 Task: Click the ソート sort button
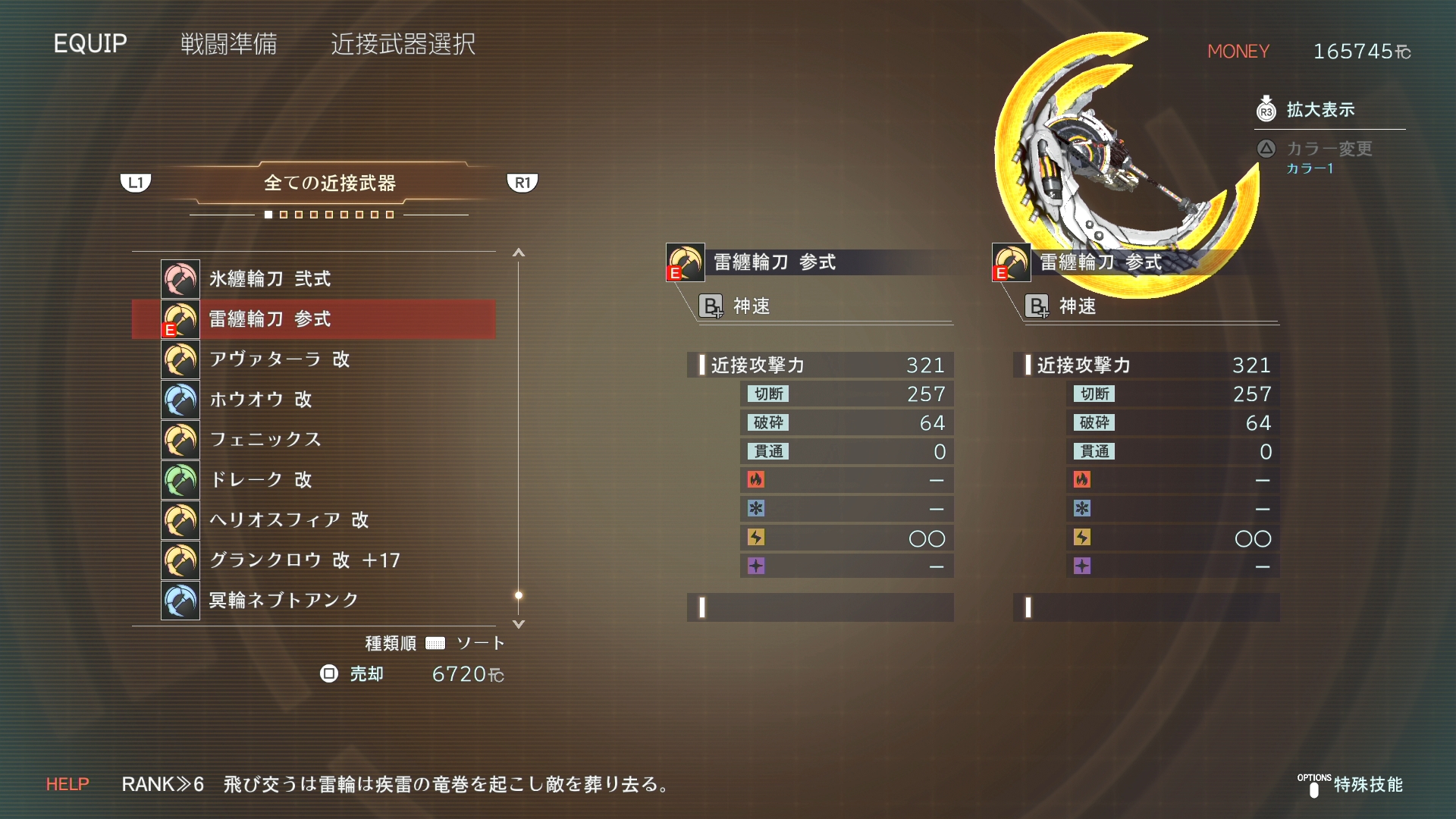[481, 642]
